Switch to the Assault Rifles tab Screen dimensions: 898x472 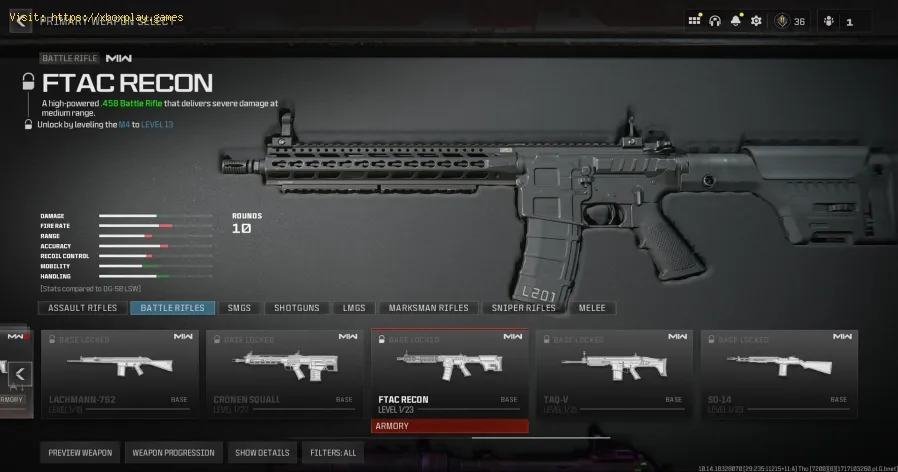(83, 308)
